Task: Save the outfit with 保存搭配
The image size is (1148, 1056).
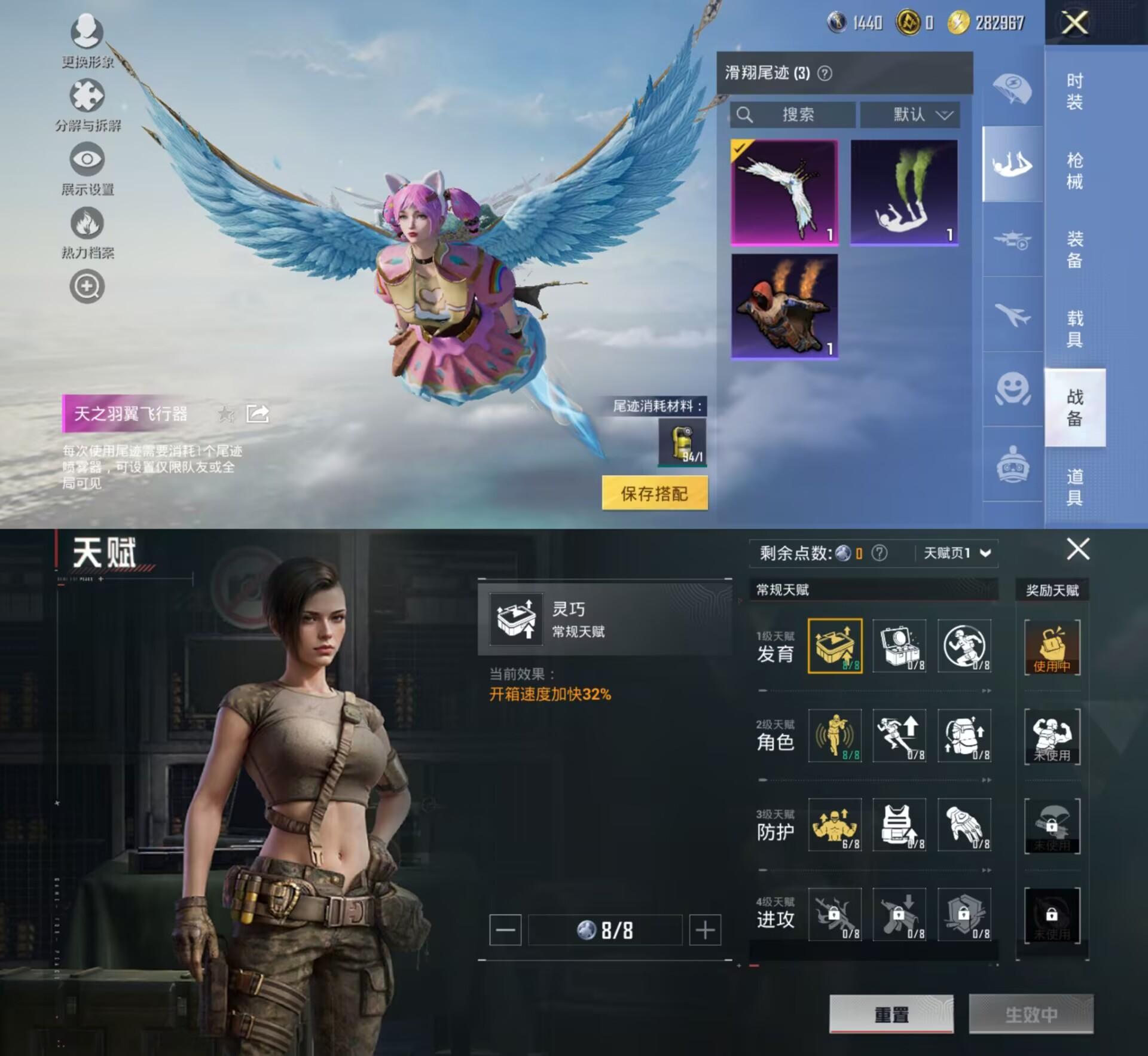Action: pos(655,493)
